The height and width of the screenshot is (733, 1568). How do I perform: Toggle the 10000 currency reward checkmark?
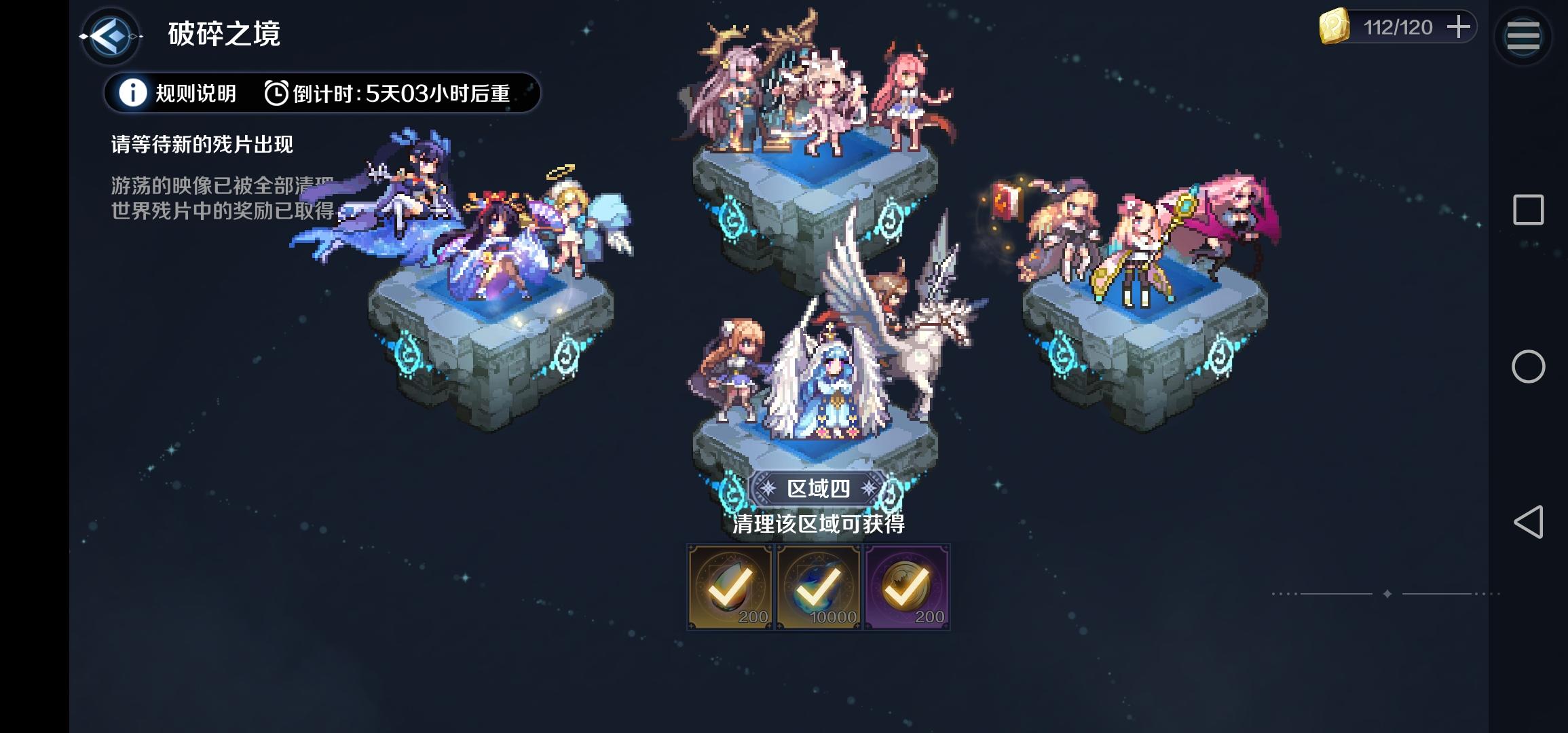(819, 586)
